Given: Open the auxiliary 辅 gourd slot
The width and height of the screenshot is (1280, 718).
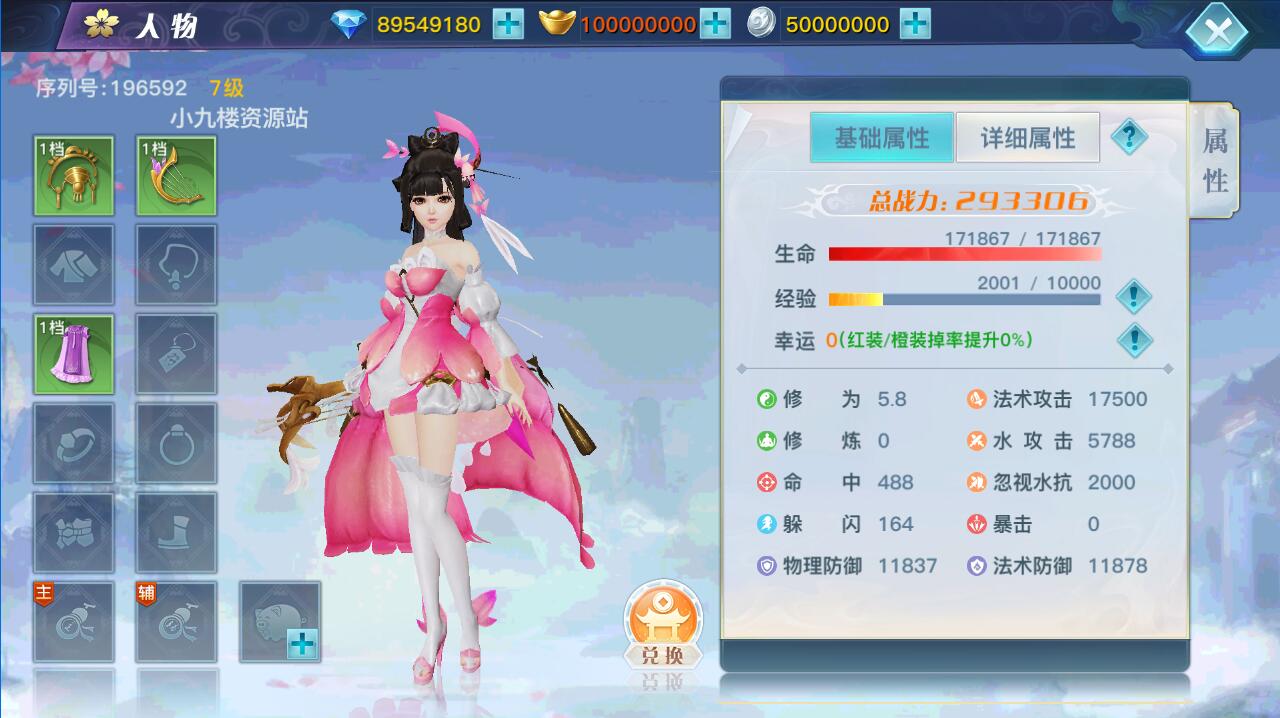Looking at the screenshot, I should (176, 622).
